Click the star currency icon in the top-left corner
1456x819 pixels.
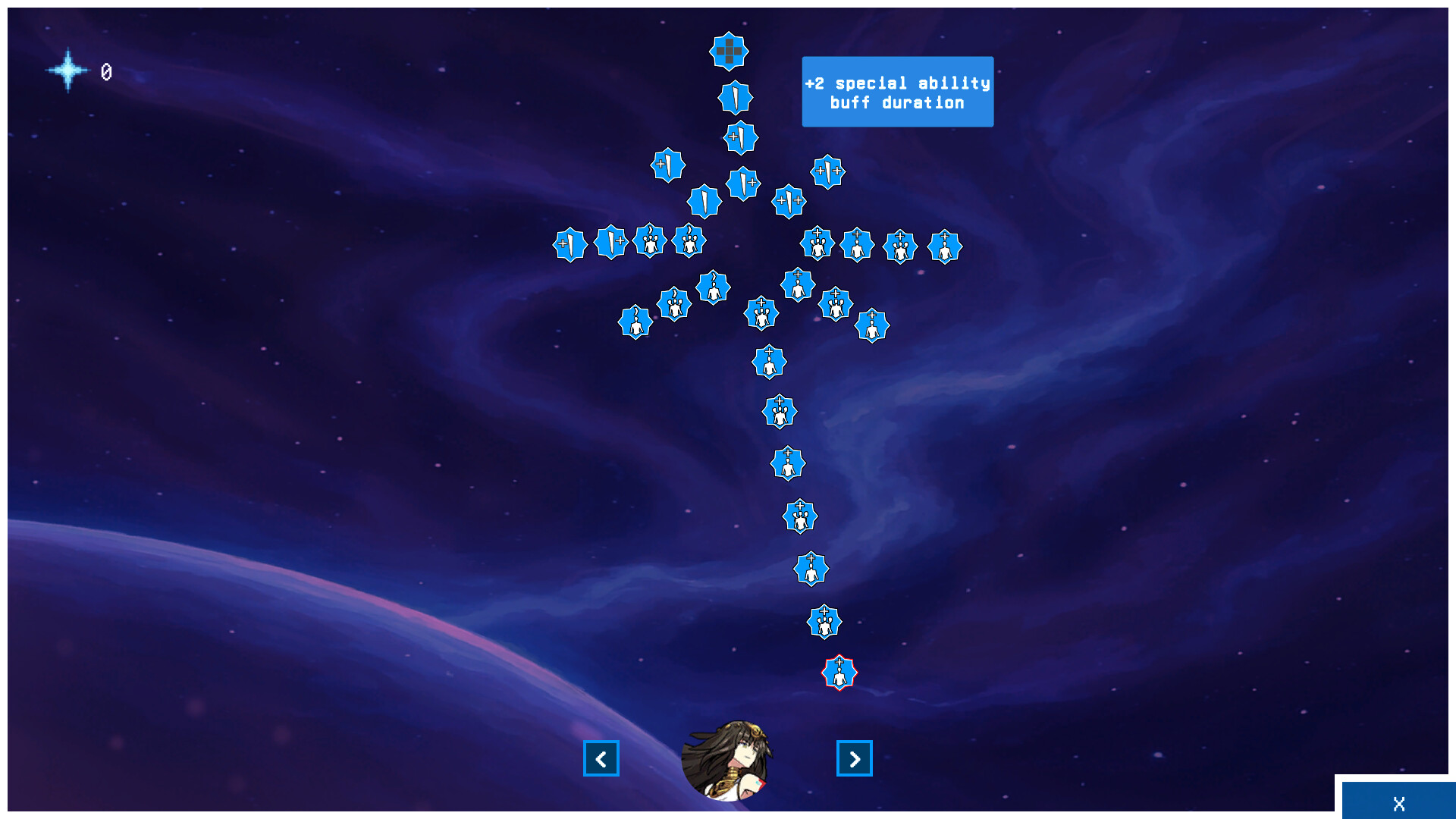point(68,70)
